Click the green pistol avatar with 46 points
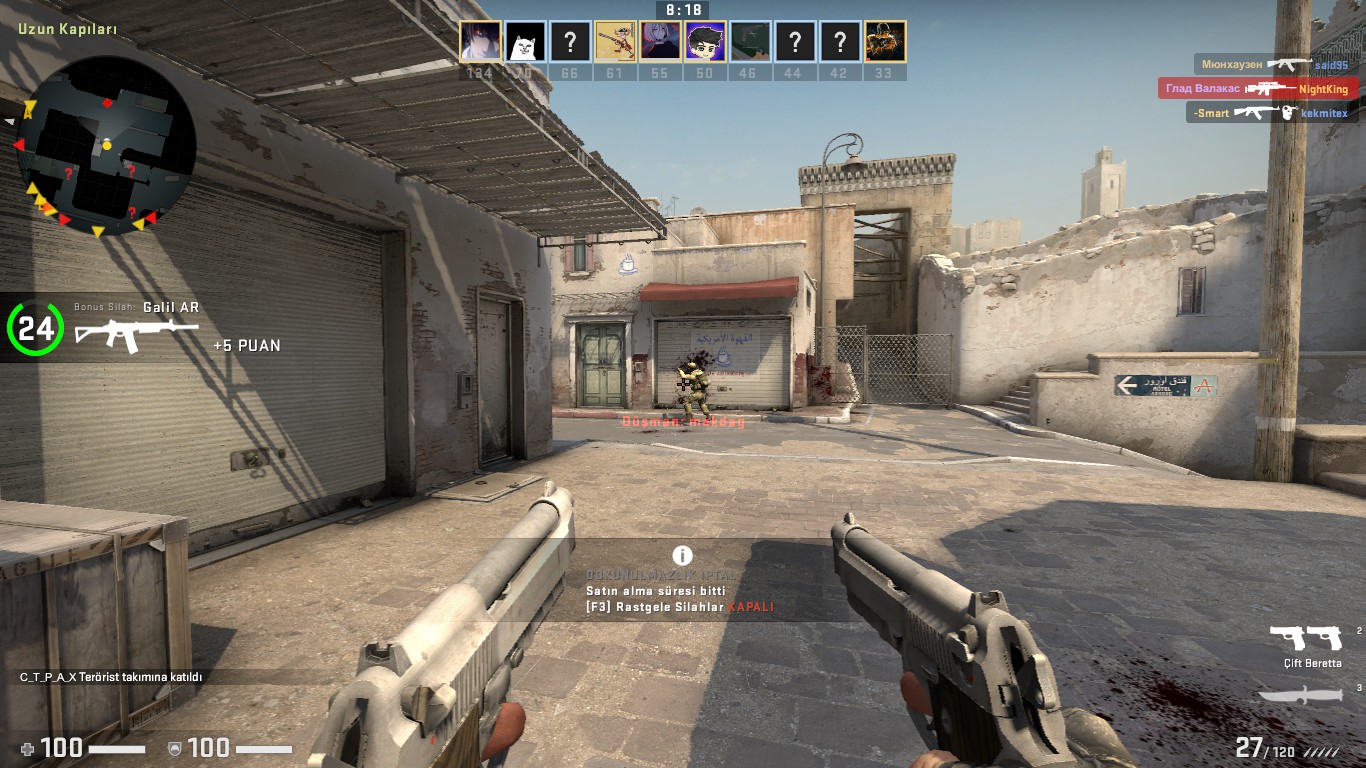This screenshot has height=768, width=1366. [x=750, y=42]
